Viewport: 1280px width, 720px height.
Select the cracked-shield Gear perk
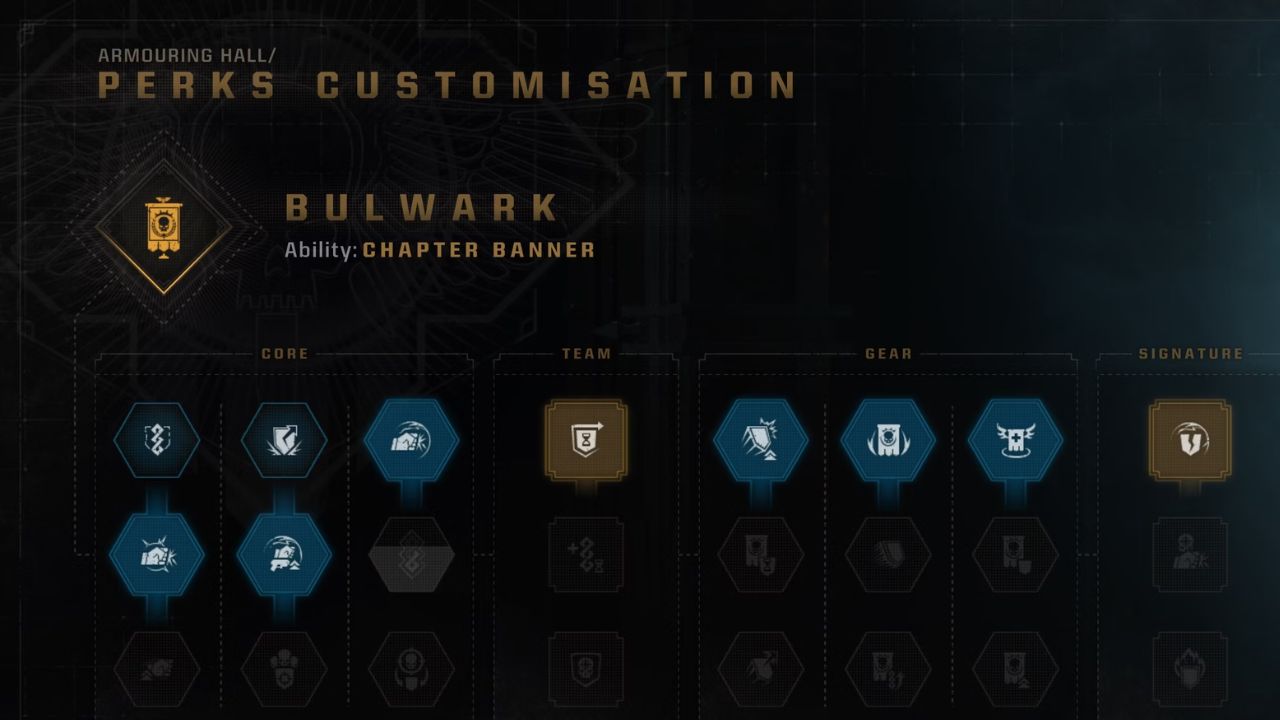tap(764, 441)
